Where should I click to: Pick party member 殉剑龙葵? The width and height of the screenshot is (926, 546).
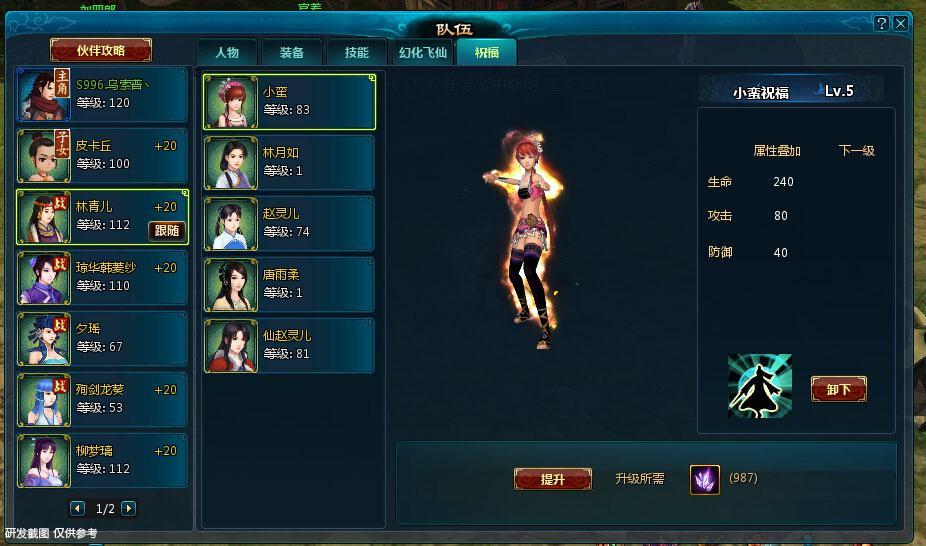102,400
